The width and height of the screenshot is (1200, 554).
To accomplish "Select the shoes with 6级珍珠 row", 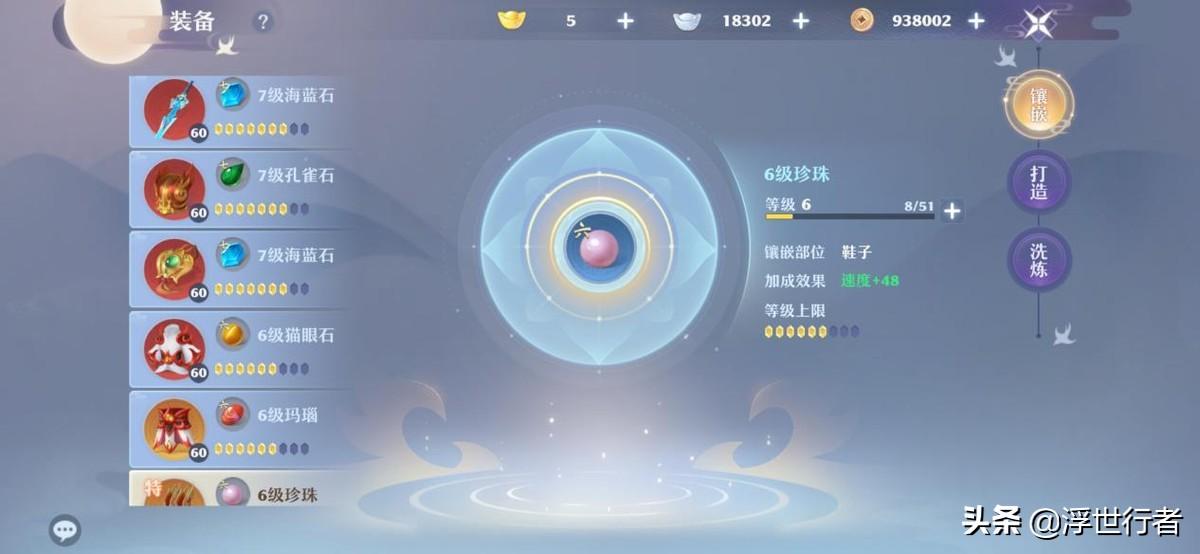I will [x=240, y=494].
